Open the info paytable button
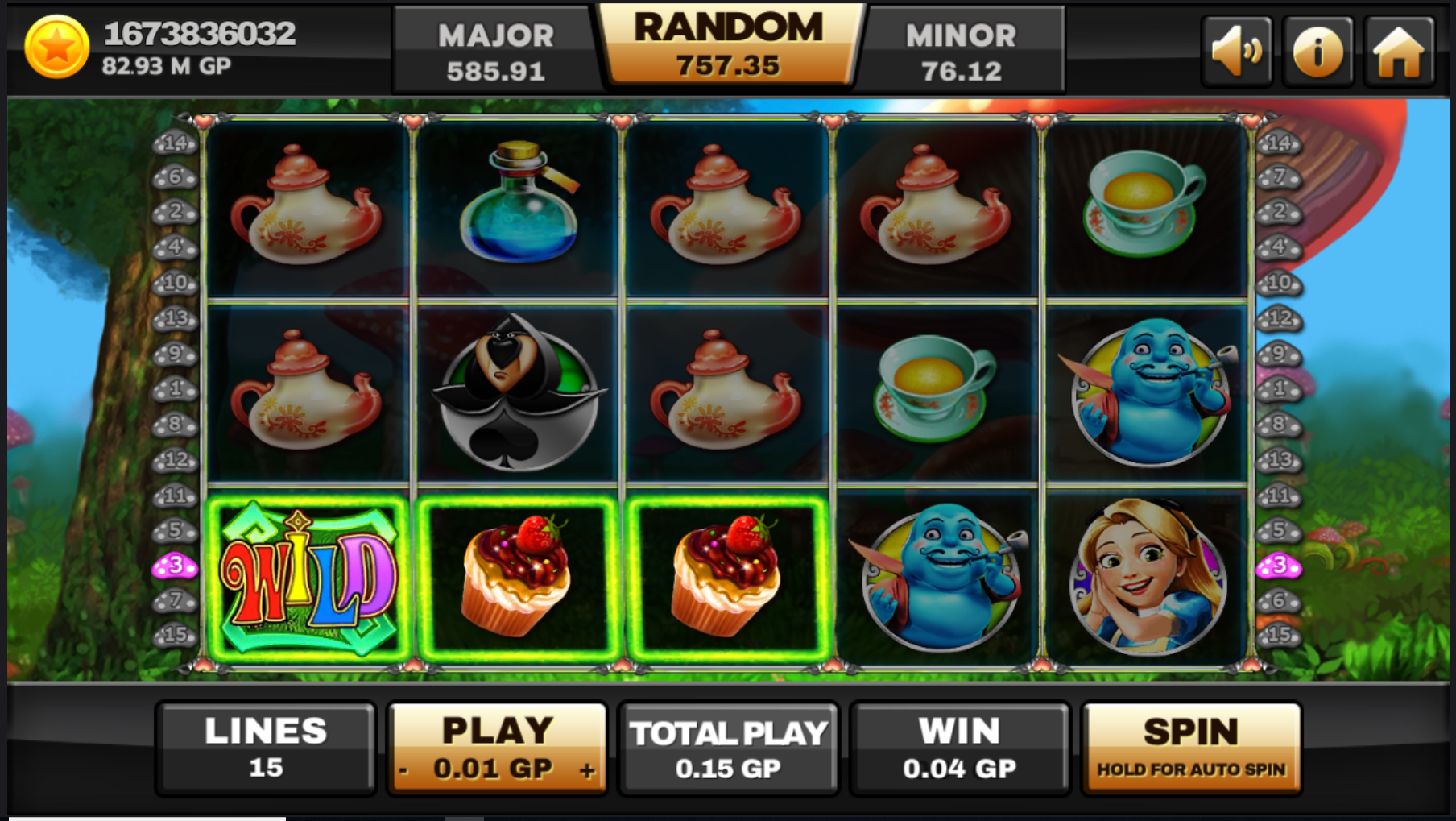Image resolution: width=1456 pixels, height=821 pixels. (x=1317, y=52)
